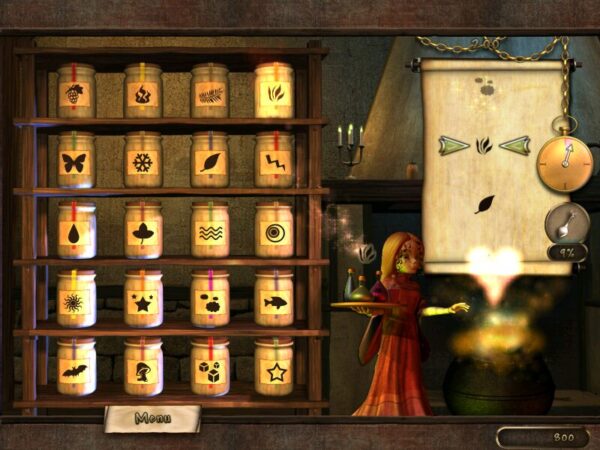Pick the mushroom jar
The width and height of the screenshot is (600, 450).
pyautogui.click(x=143, y=370)
